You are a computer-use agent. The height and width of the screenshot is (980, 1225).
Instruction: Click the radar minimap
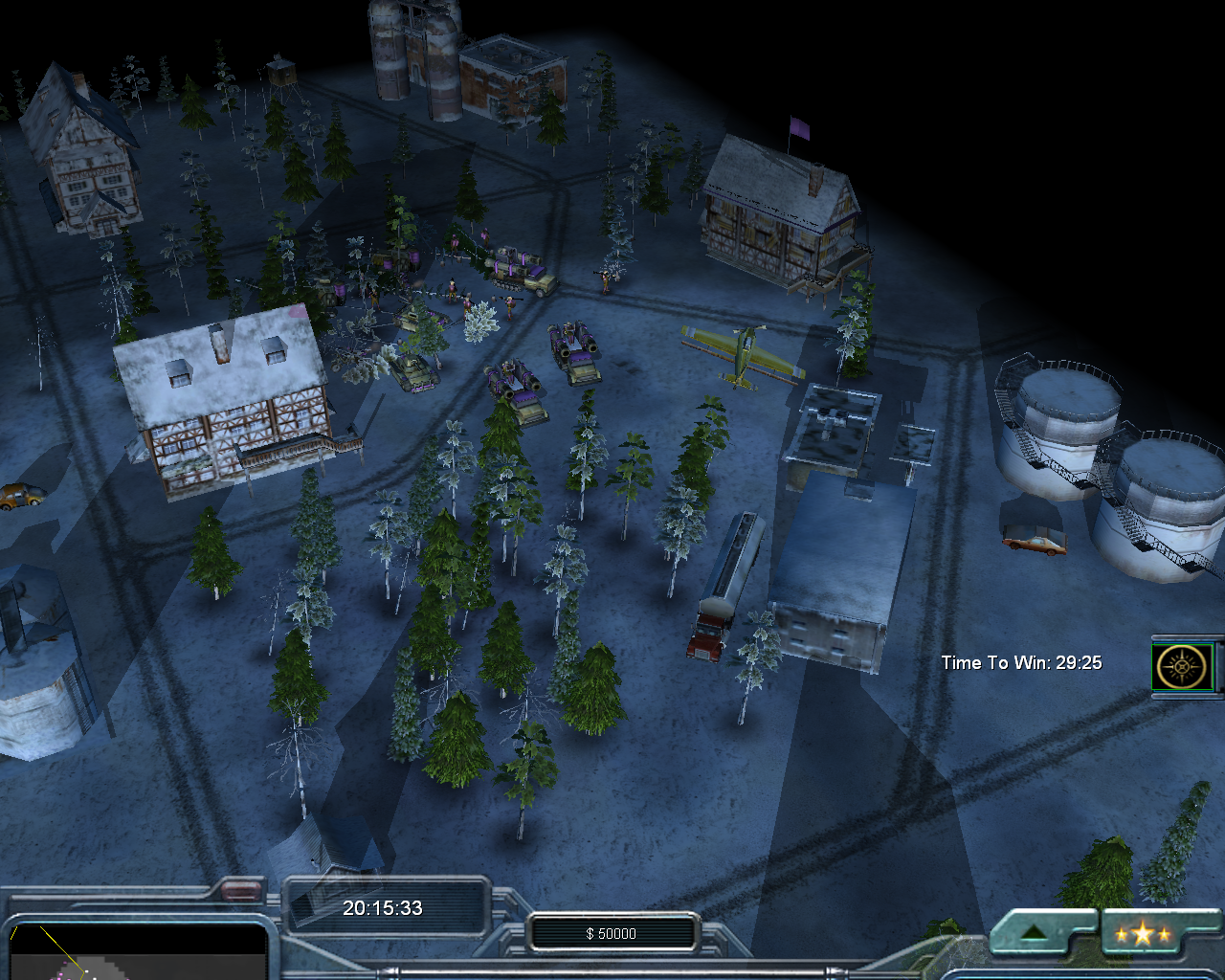(x=134, y=953)
